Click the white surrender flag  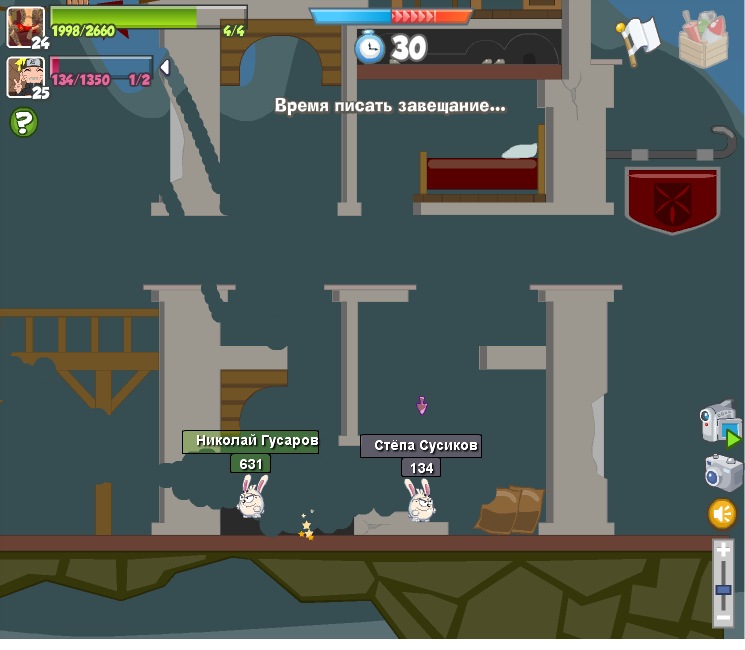[x=639, y=39]
